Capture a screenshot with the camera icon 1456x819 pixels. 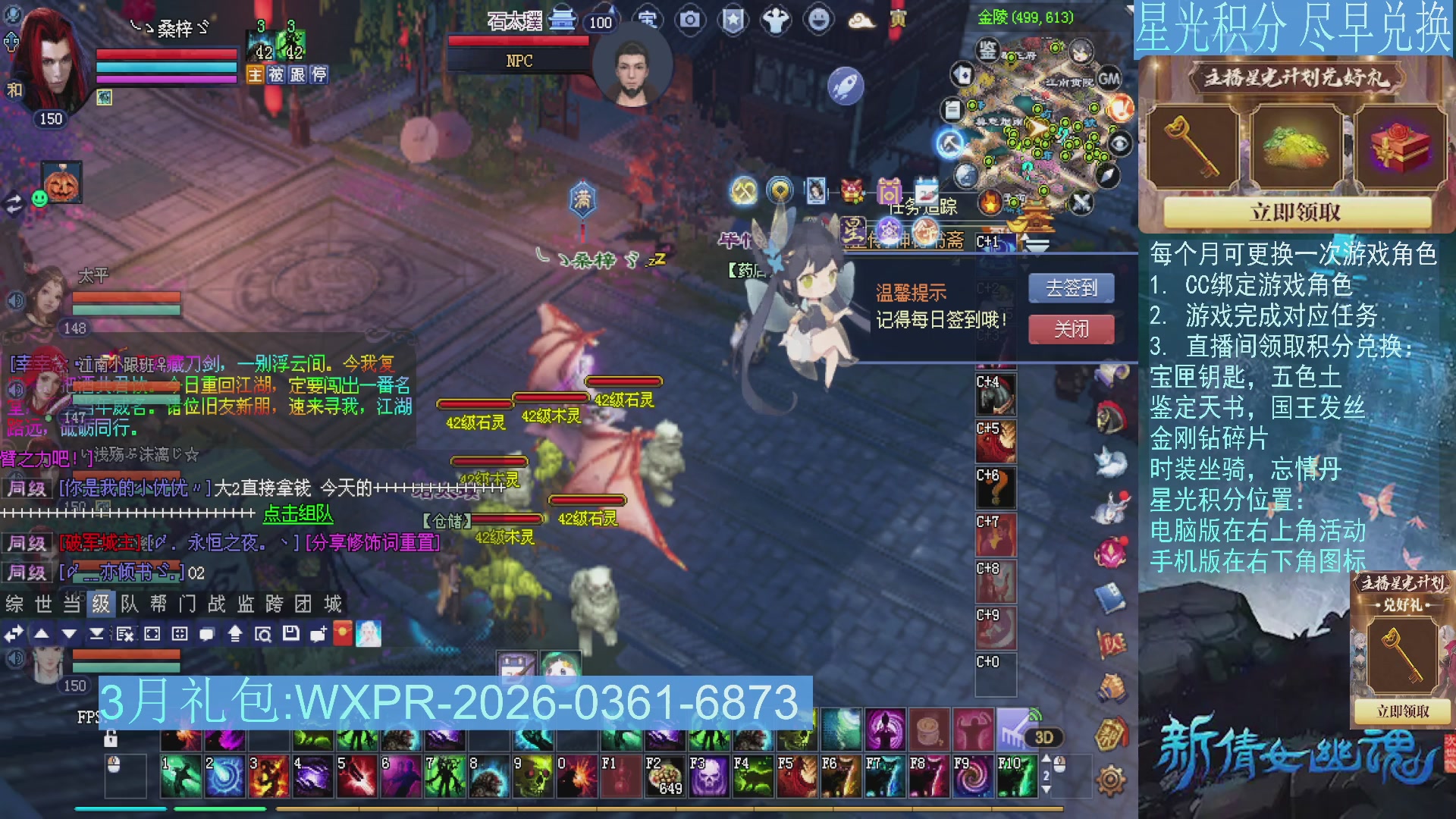point(689,20)
